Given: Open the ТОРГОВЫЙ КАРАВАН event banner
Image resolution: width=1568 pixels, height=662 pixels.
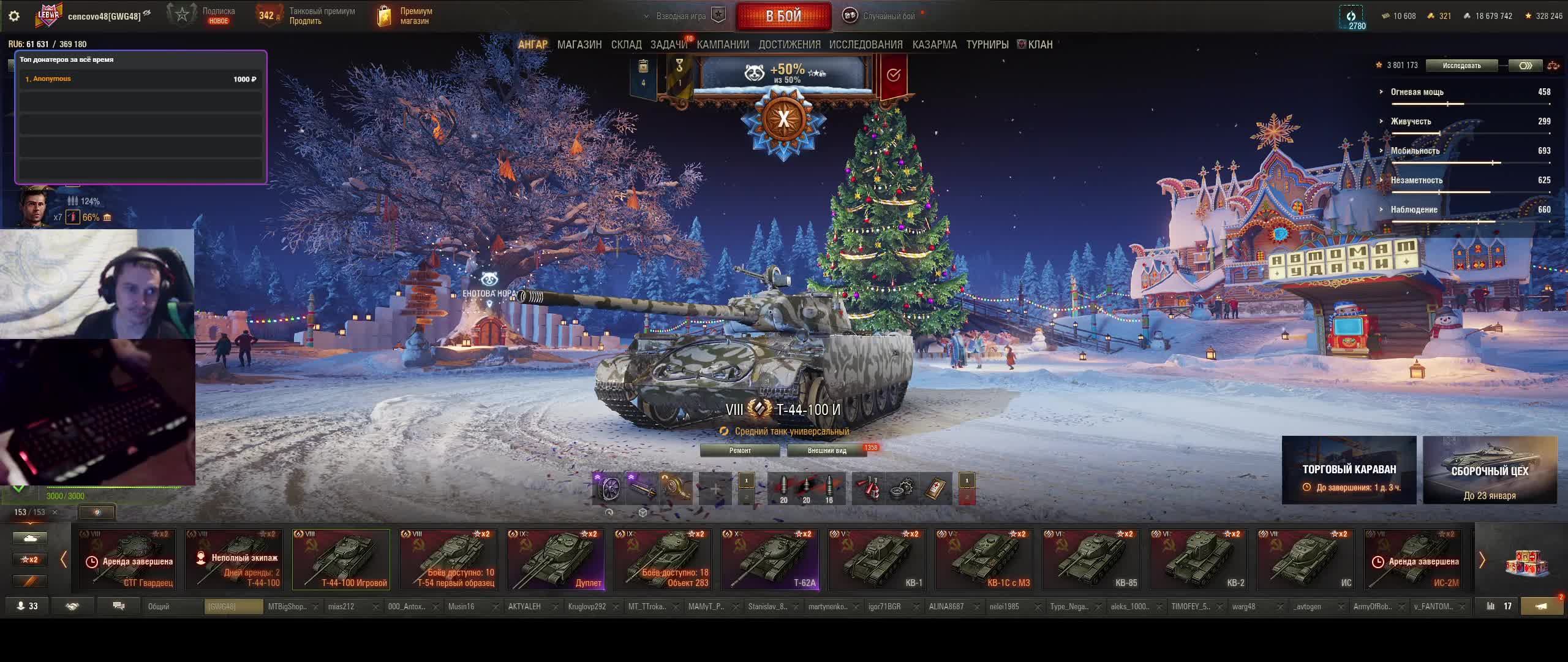Looking at the screenshot, I should pos(1349,470).
